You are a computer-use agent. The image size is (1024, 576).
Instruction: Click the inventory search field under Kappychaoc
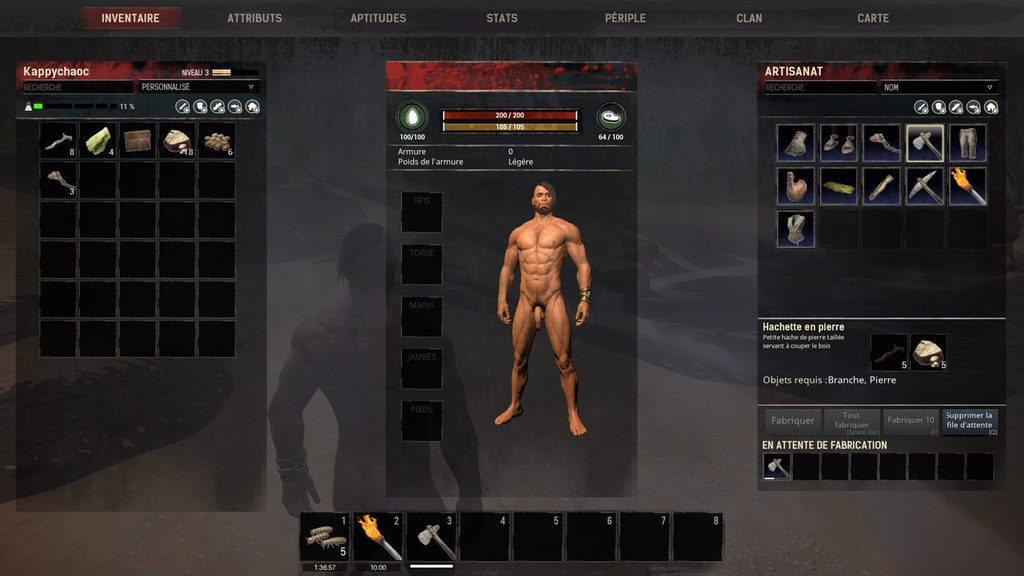(x=78, y=87)
